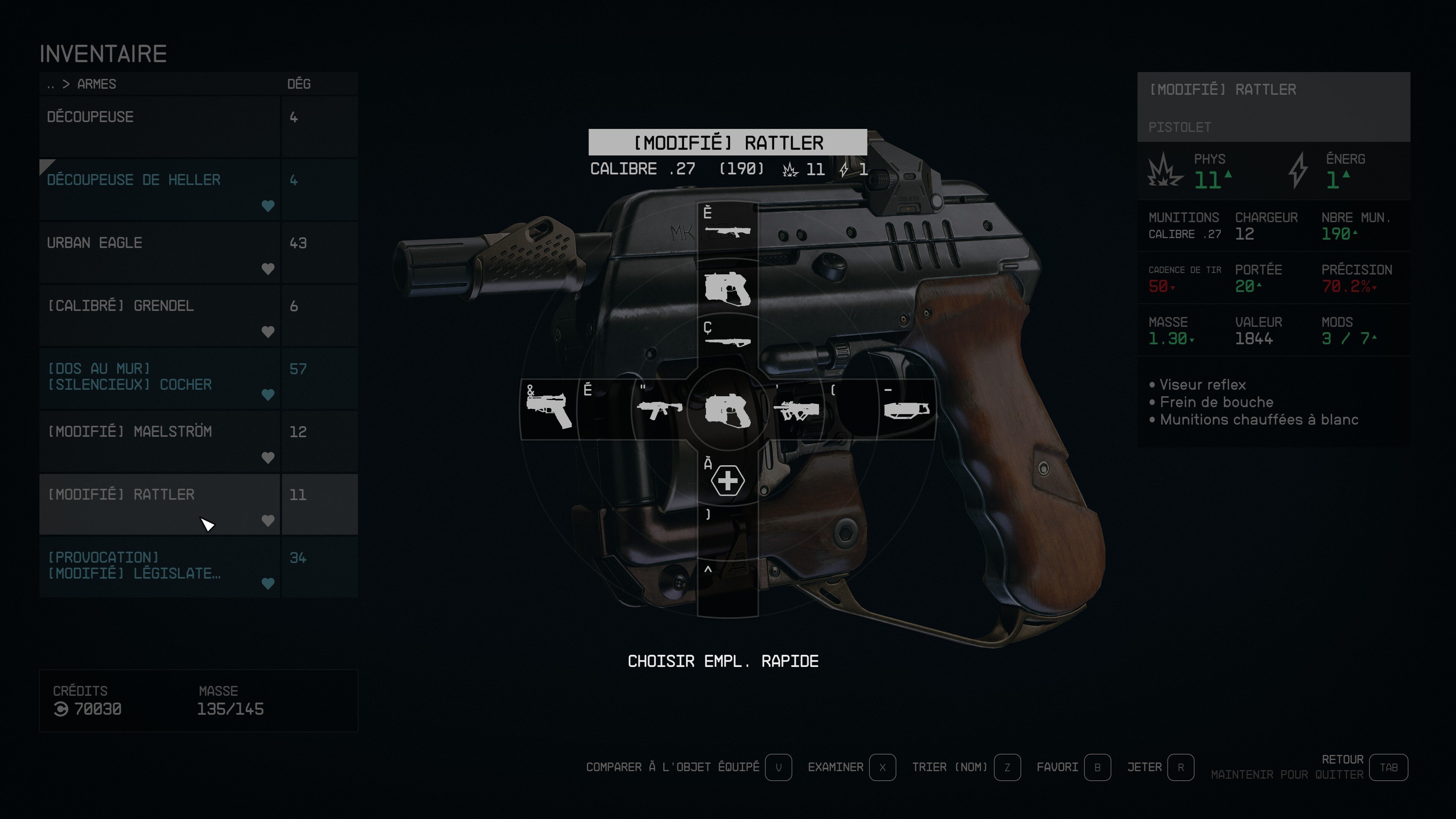Select ARMES in the category breadcrumb
Image resolution: width=1456 pixels, height=819 pixels.
coord(96,84)
